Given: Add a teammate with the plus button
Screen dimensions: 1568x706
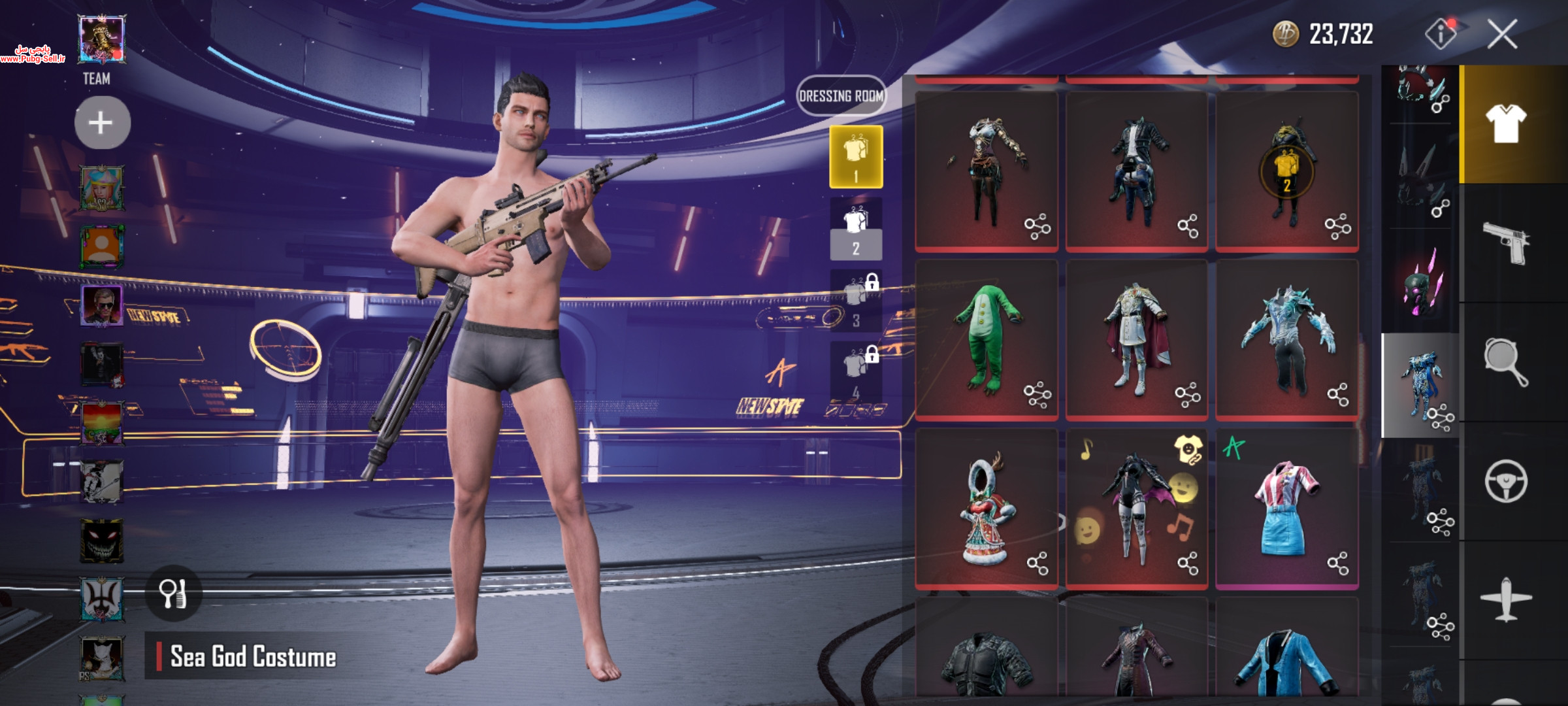Looking at the screenshot, I should (x=101, y=123).
